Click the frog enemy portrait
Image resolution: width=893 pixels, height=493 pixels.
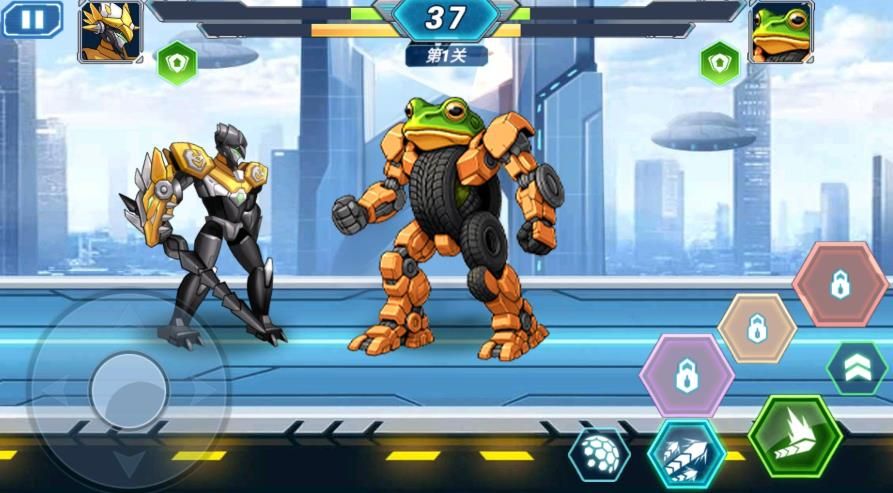[x=781, y=31]
